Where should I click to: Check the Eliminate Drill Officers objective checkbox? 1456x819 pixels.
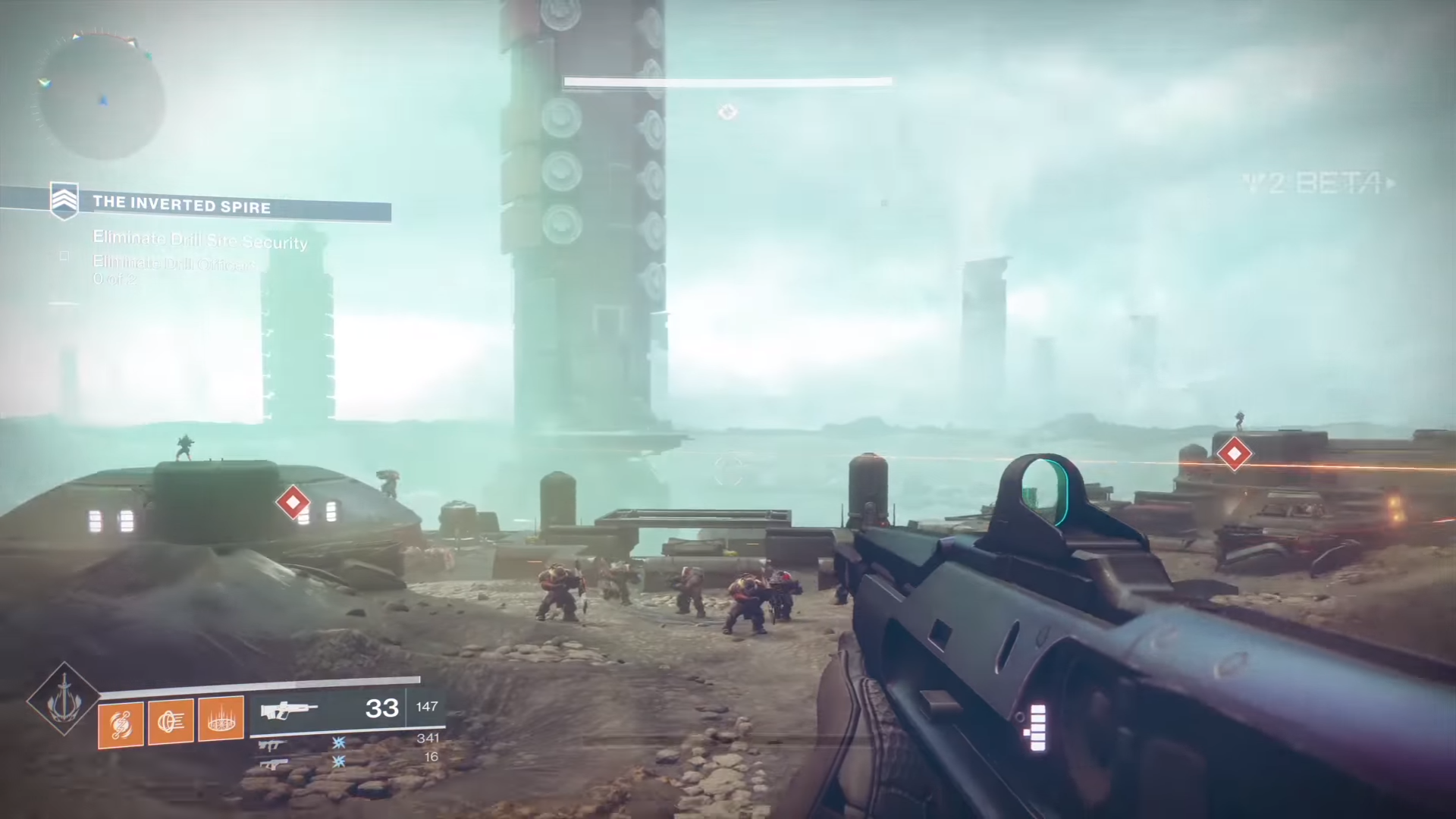[x=64, y=257]
